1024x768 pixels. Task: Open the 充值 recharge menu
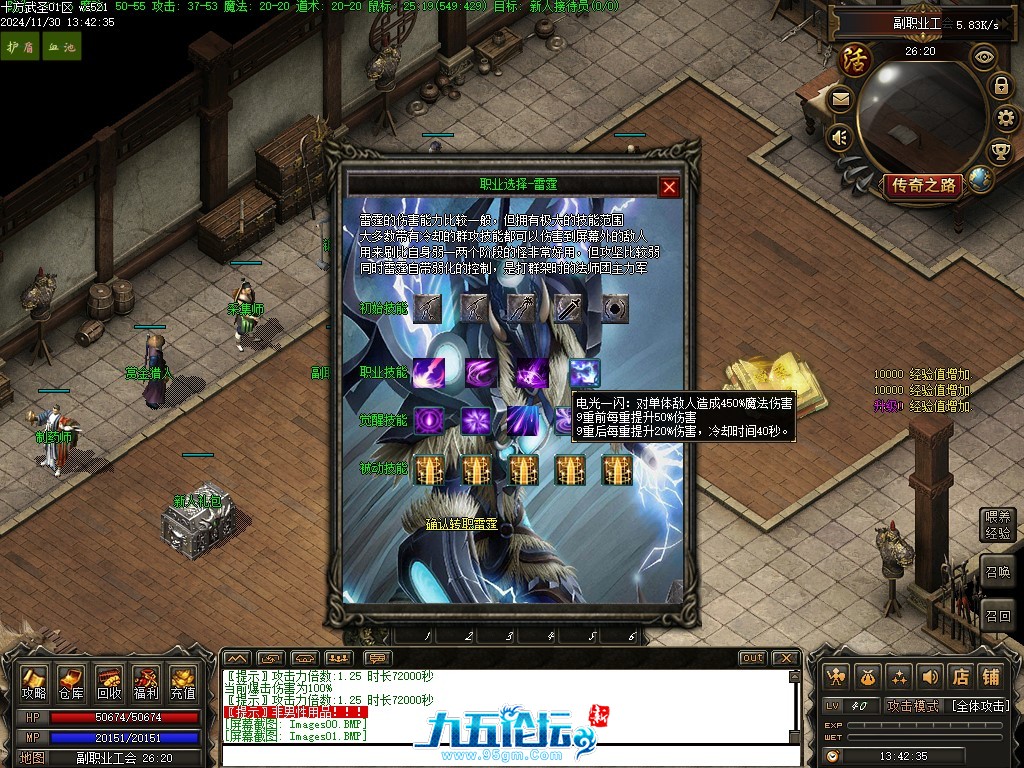click(x=183, y=682)
